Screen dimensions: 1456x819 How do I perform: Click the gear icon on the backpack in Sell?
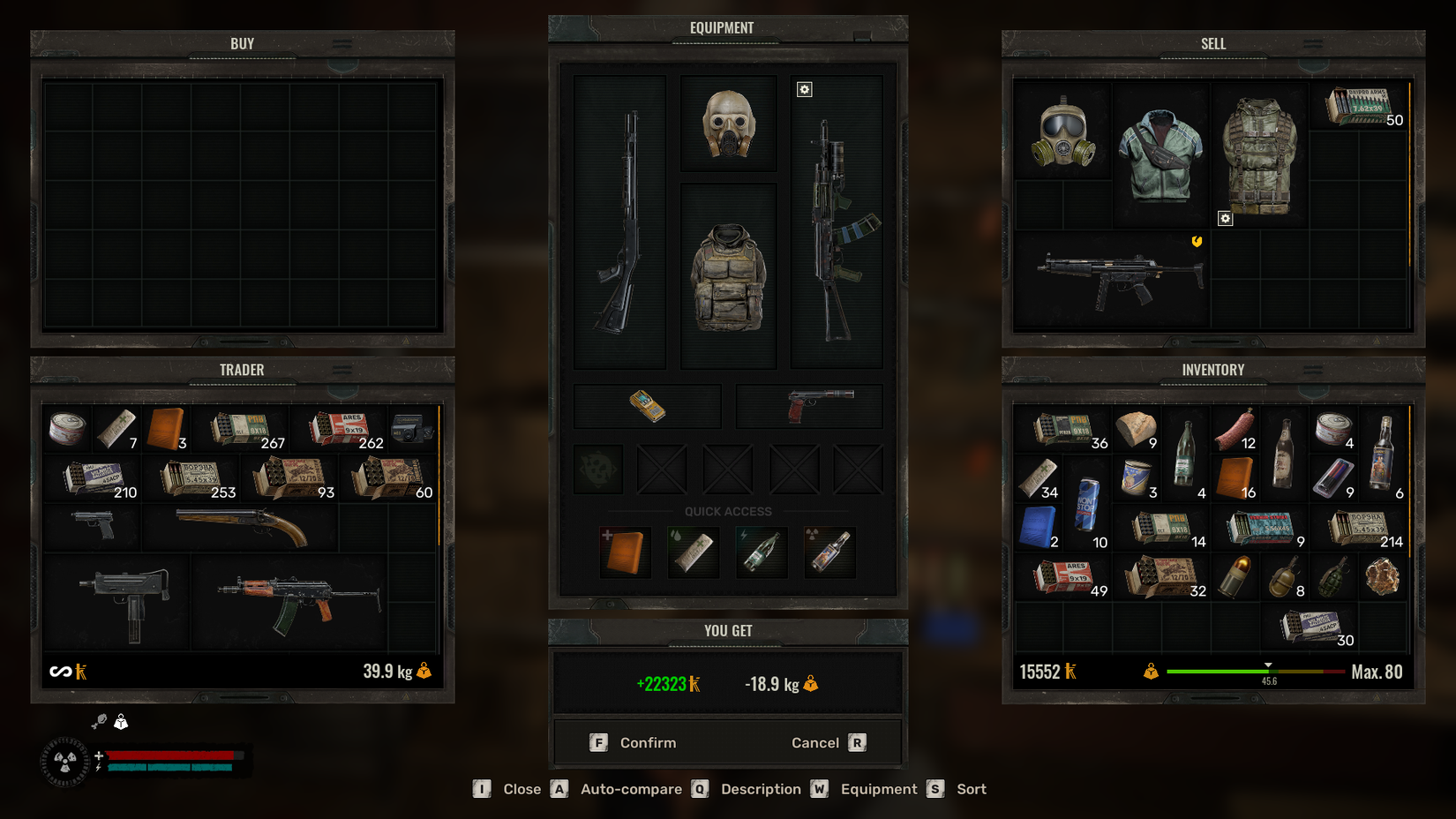1225,218
